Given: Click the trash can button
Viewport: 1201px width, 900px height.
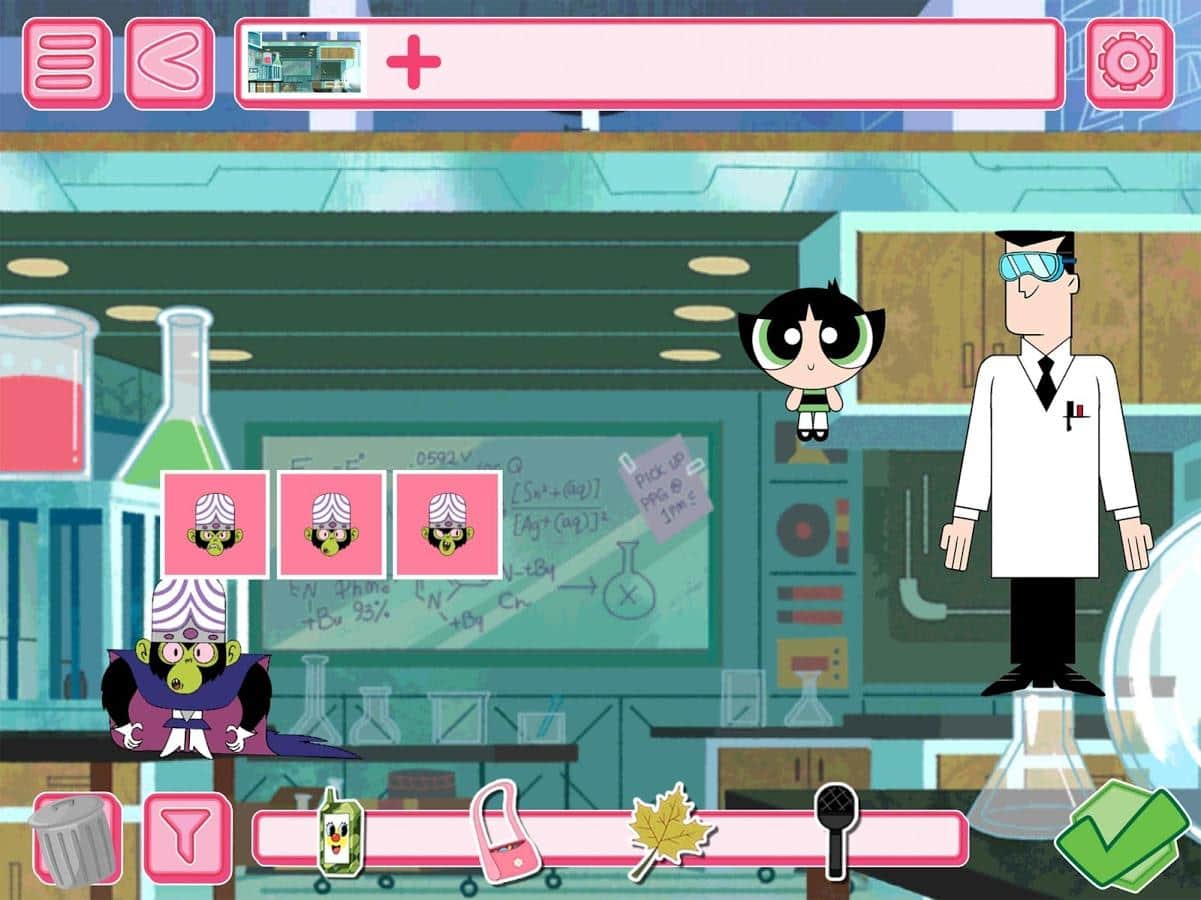Looking at the screenshot, I should tap(75, 840).
